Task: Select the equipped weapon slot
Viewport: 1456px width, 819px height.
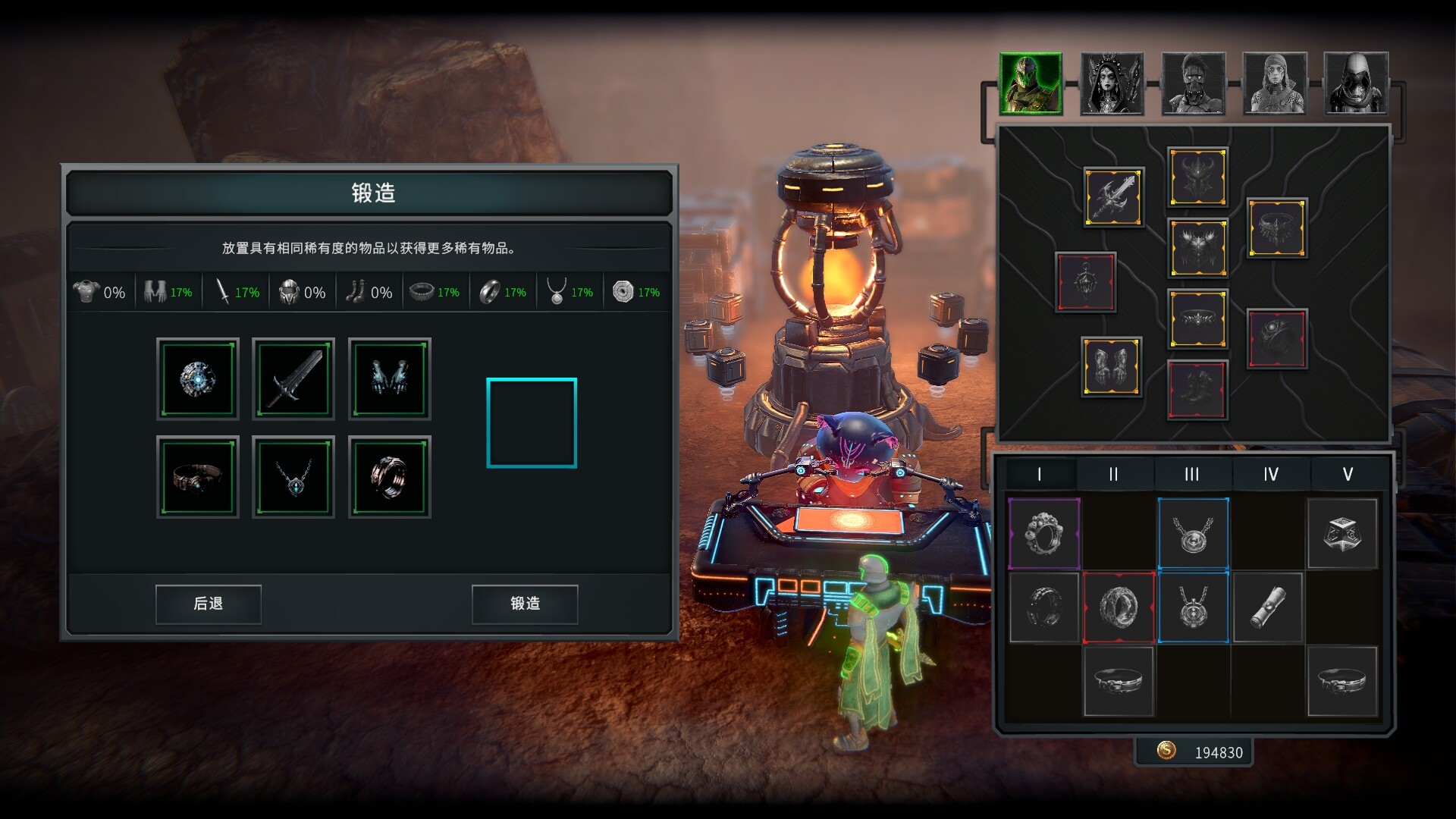Action: point(1113,197)
